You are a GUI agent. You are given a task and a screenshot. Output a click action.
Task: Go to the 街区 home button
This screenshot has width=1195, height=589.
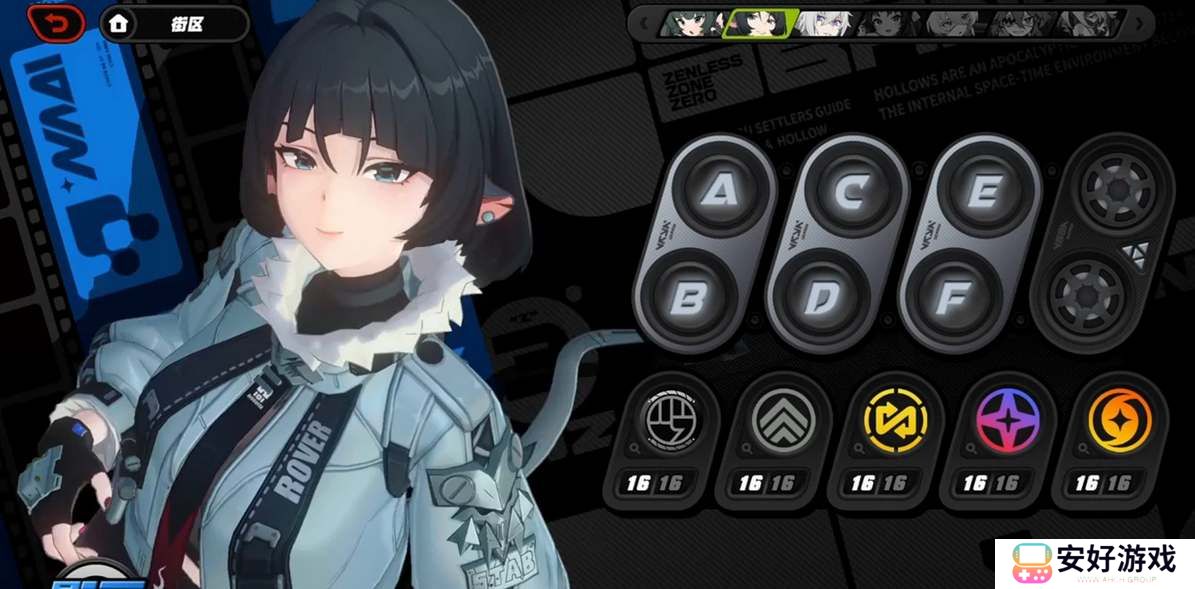point(173,23)
